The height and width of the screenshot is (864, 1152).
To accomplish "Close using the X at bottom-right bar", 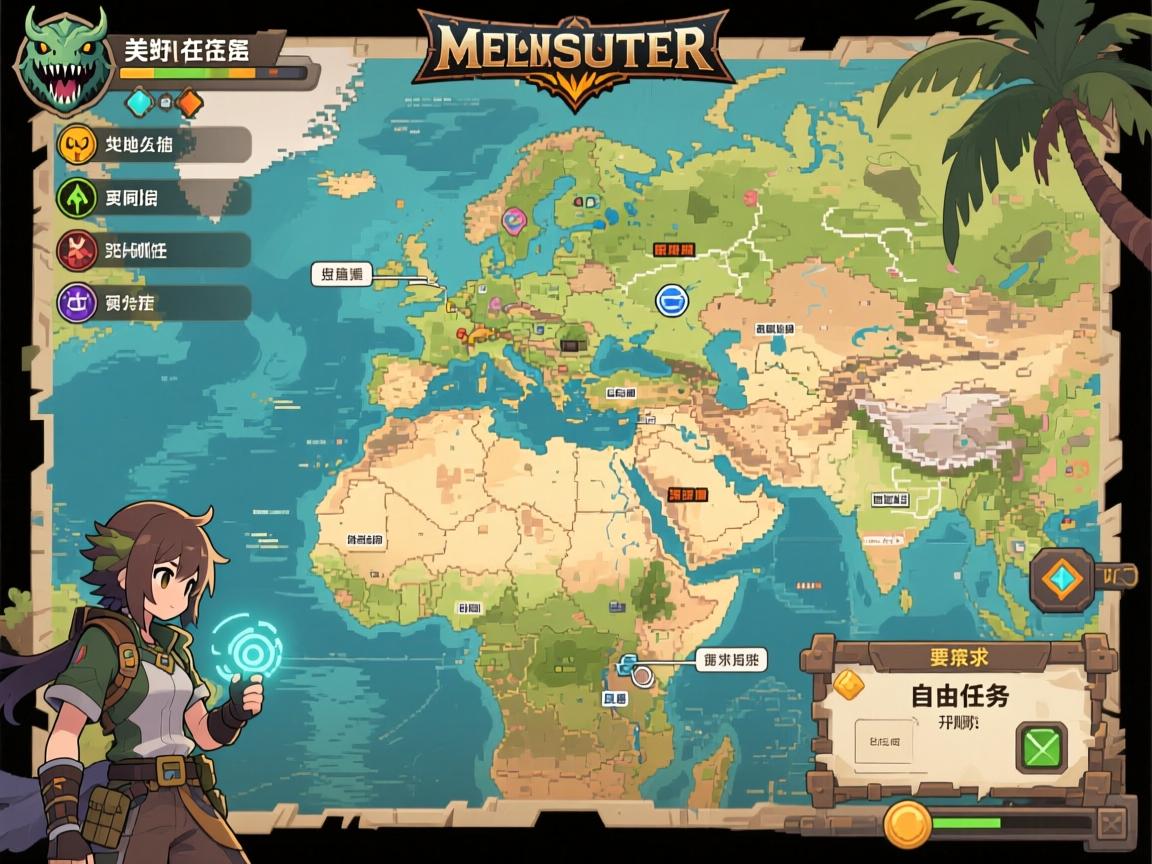I will click(x=1111, y=825).
